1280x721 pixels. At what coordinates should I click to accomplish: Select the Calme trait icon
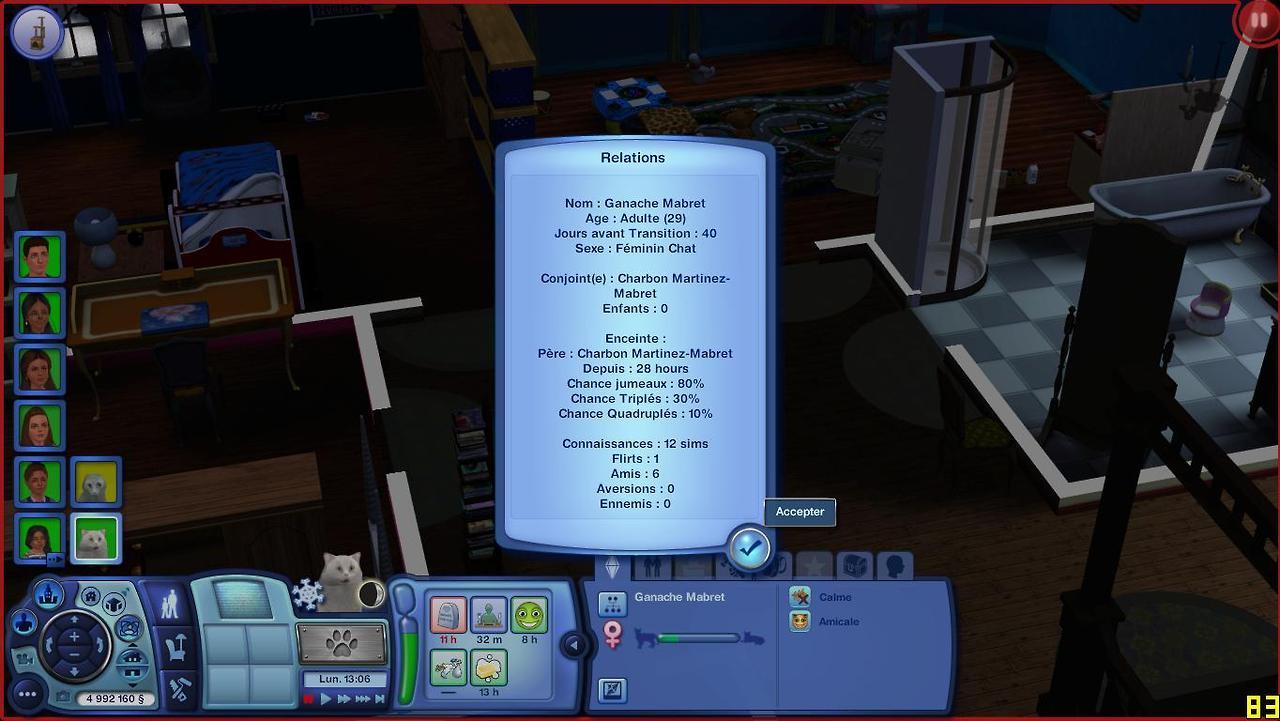coord(800,597)
